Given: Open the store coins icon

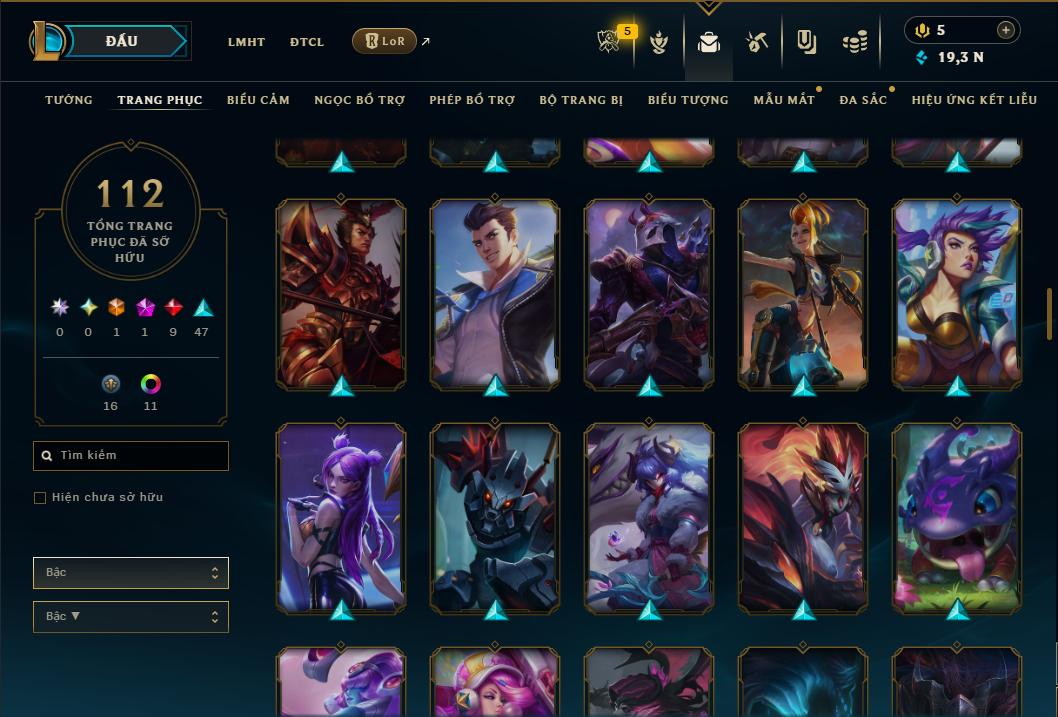Looking at the screenshot, I should (x=854, y=42).
